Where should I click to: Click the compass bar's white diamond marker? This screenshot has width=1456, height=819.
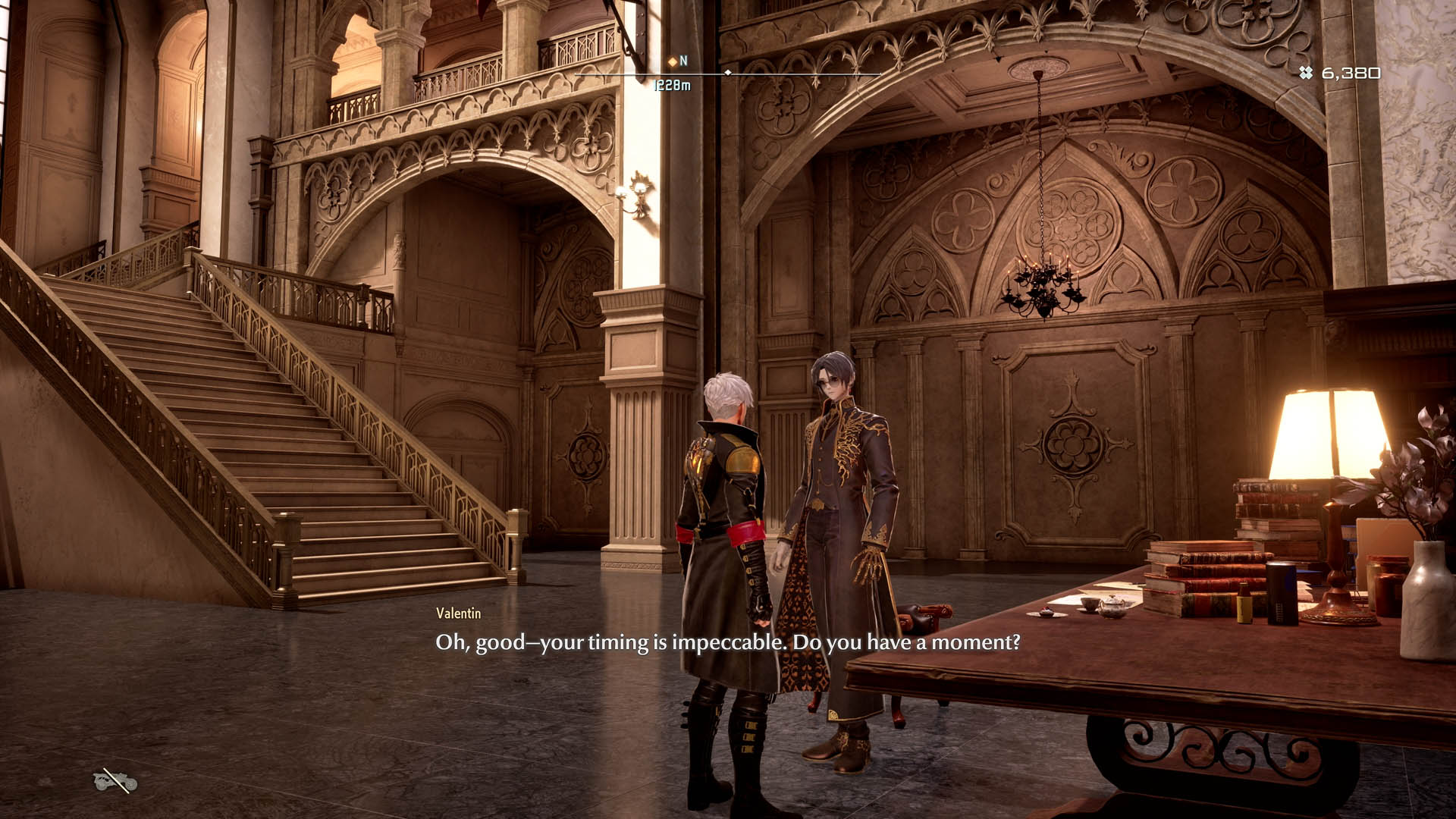pos(728,73)
